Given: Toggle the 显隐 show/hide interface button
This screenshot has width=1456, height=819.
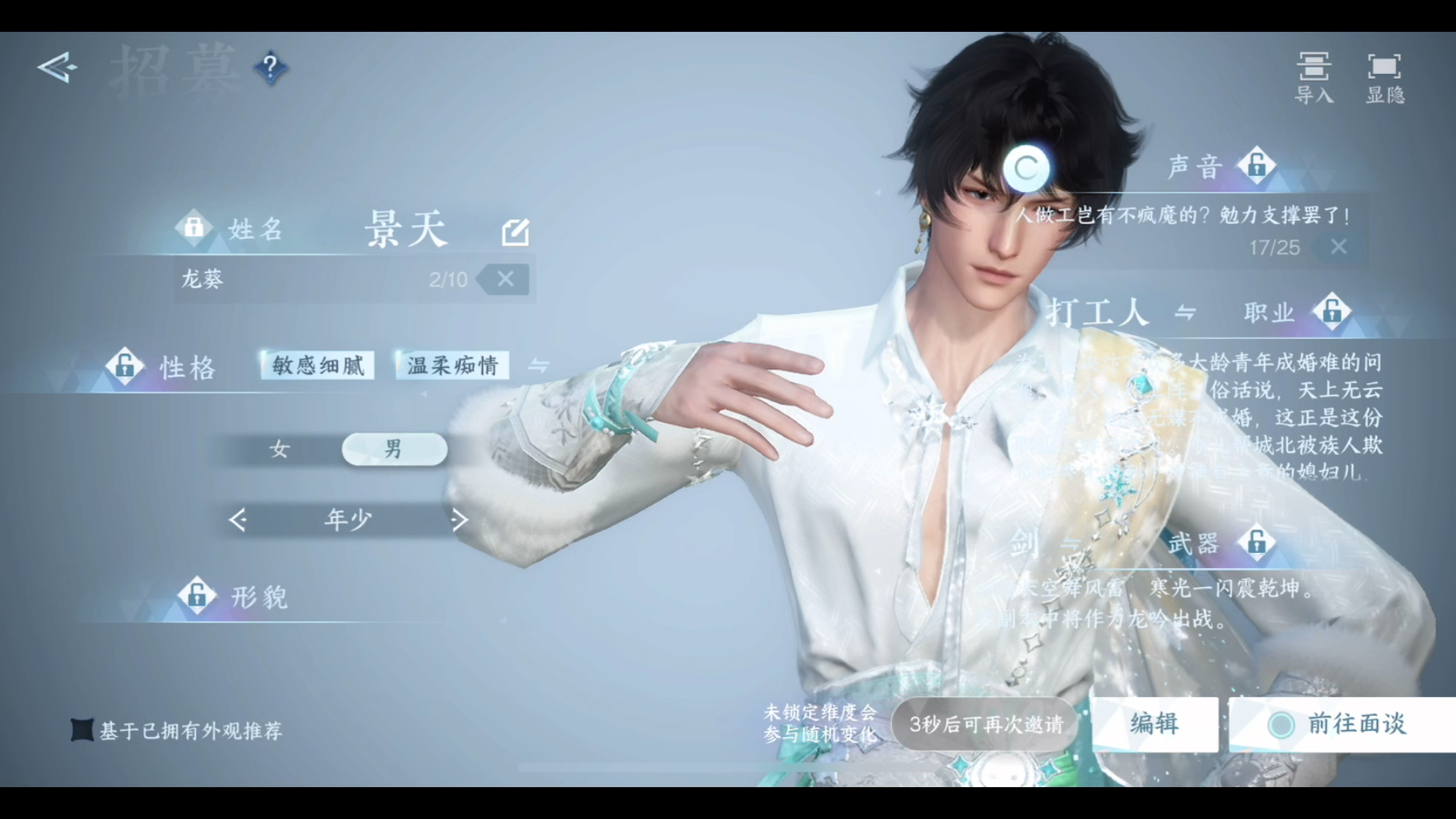Looking at the screenshot, I should [x=1385, y=77].
